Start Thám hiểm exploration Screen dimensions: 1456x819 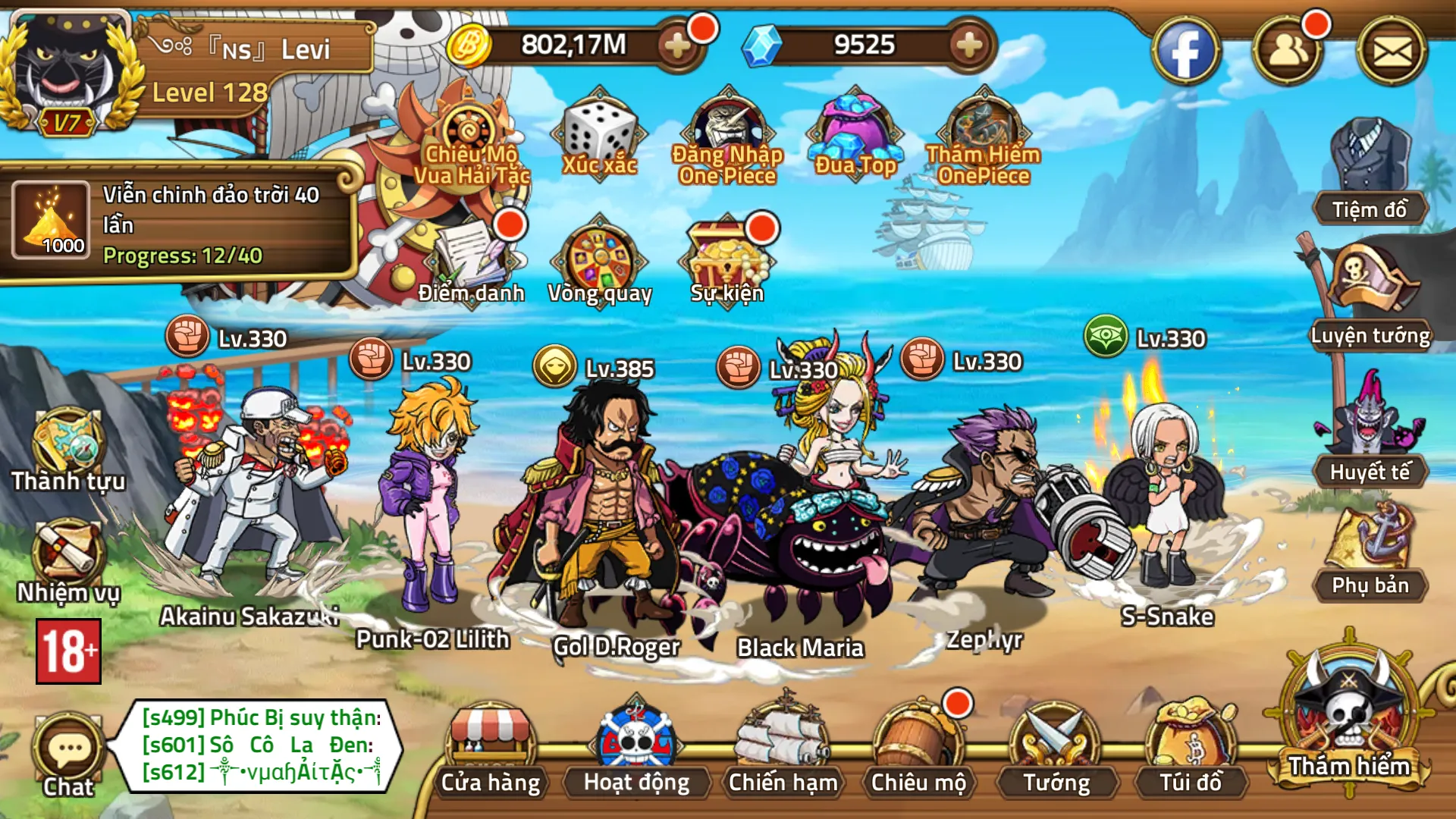[1349, 720]
